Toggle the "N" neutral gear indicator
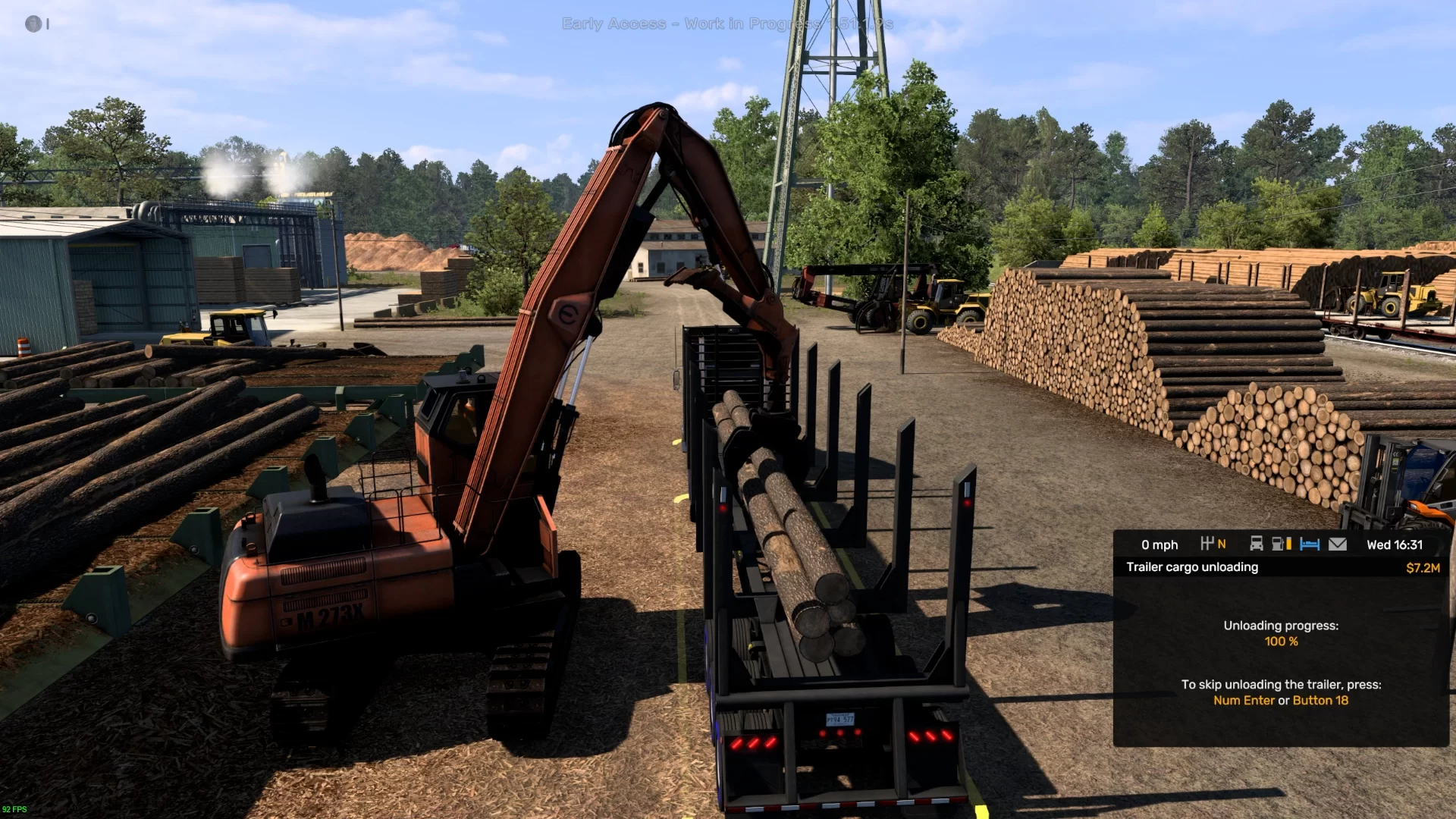 pyautogui.click(x=1222, y=544)
